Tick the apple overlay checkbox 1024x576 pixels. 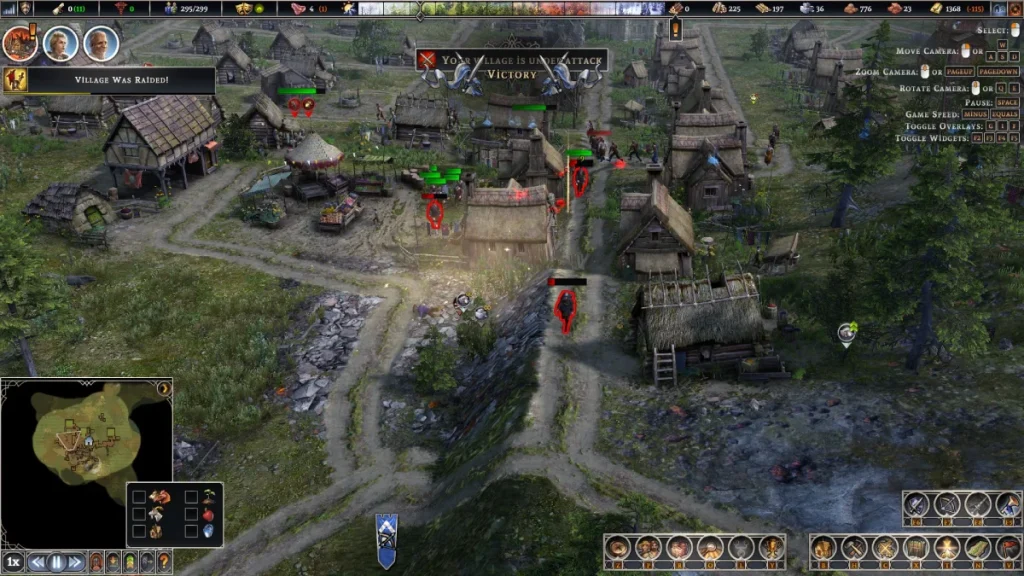click(x=190, y=515)
